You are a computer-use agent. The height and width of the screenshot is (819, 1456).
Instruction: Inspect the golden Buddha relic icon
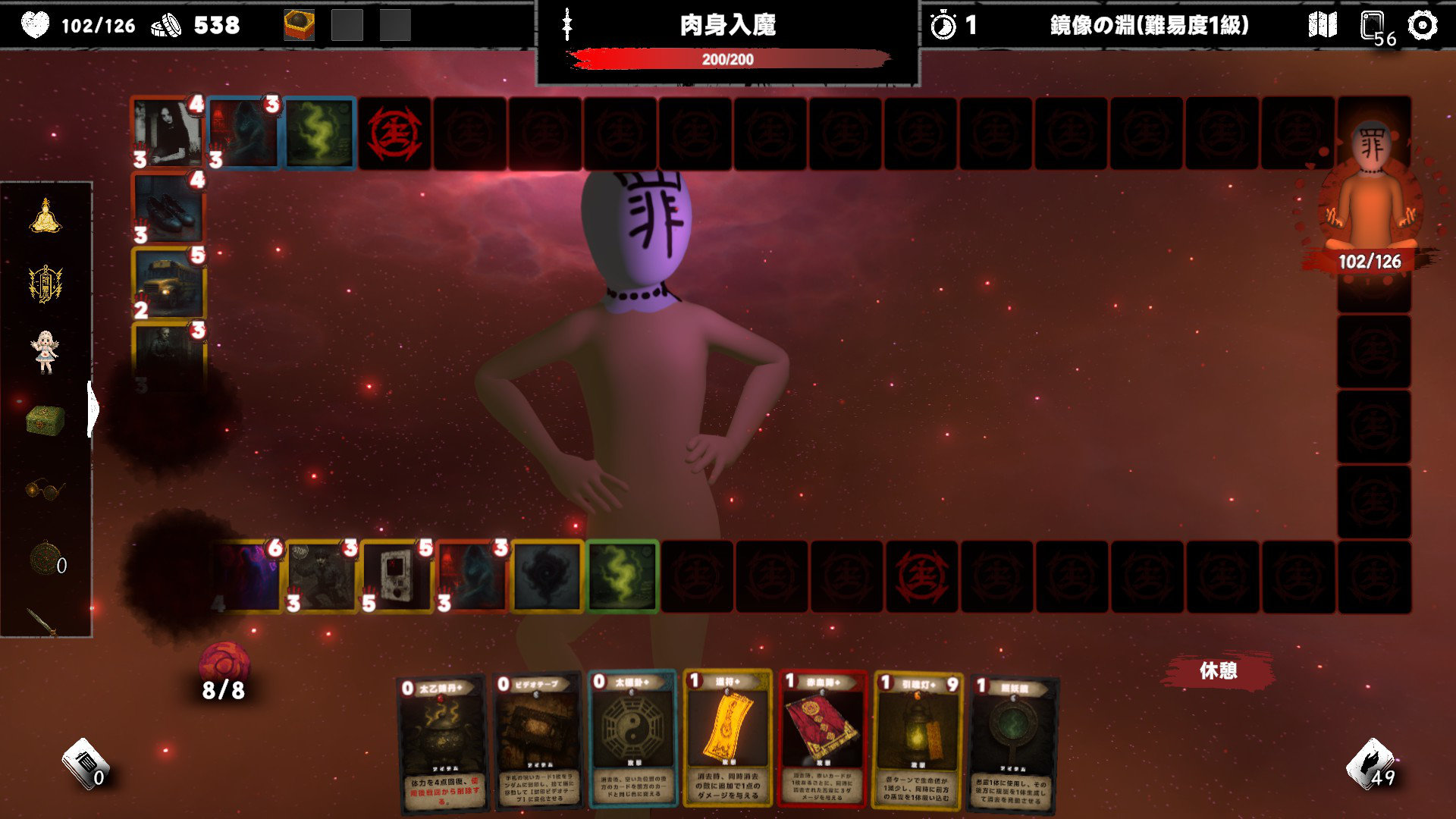point(45,216)
